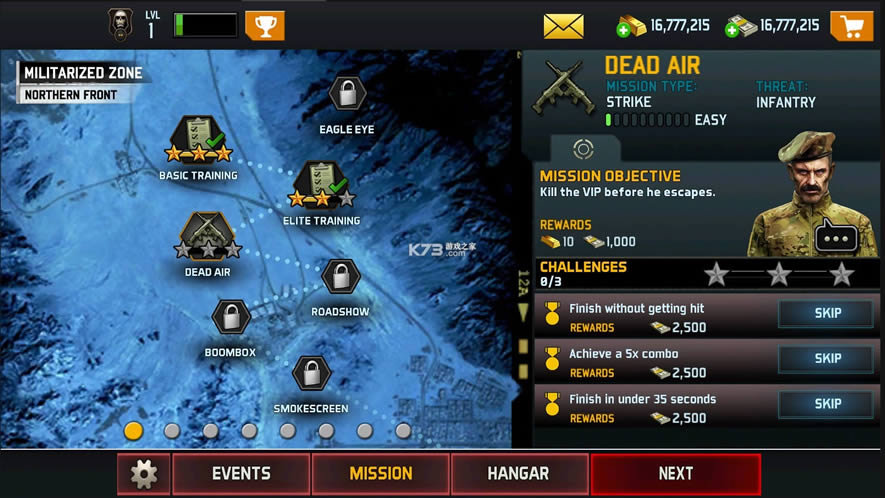This screenshot has height=498, width=885.
Task: Add more cash
Action: 741,26
